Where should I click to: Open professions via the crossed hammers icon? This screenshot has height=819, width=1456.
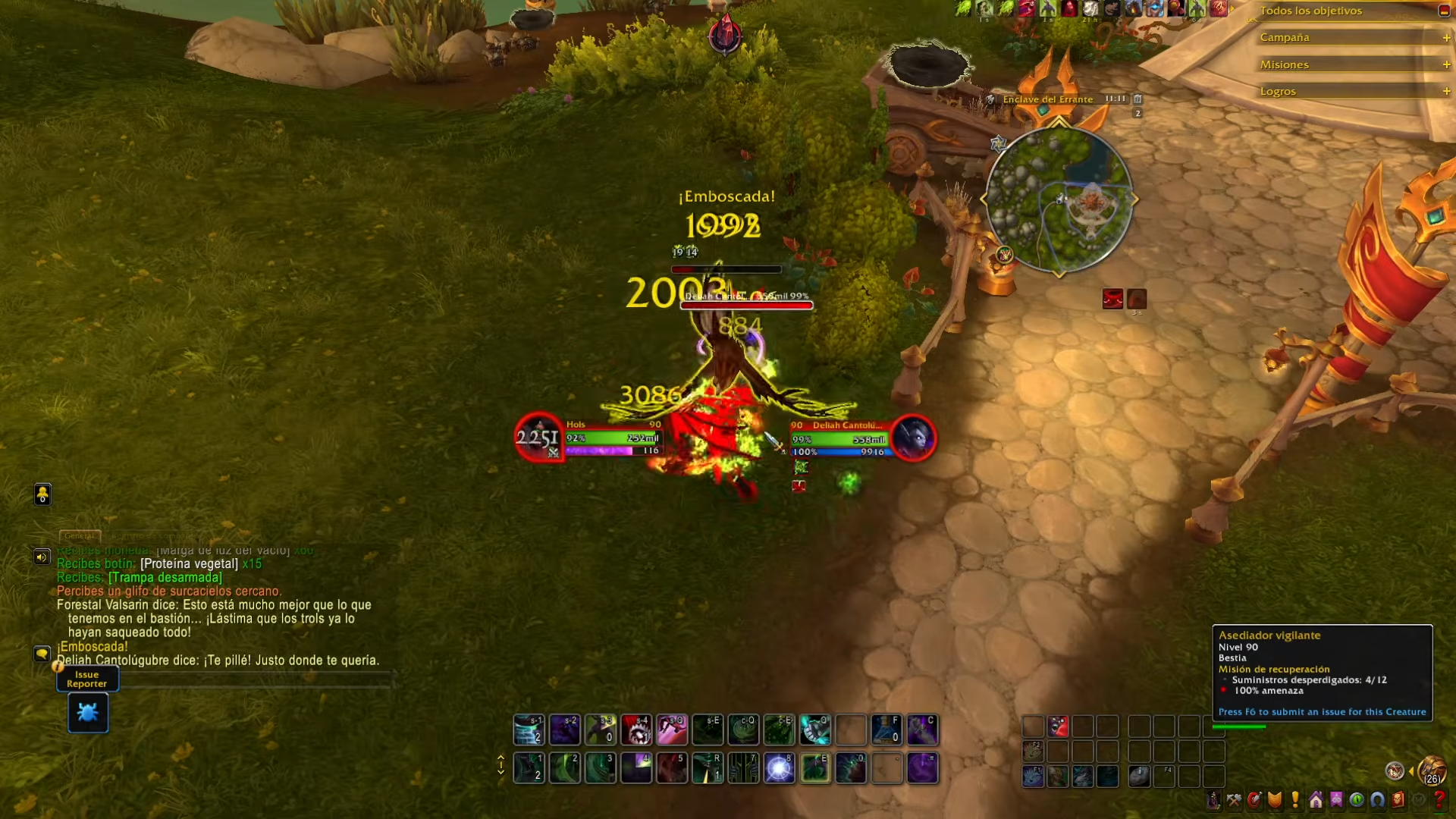[x=1234, y=801]
